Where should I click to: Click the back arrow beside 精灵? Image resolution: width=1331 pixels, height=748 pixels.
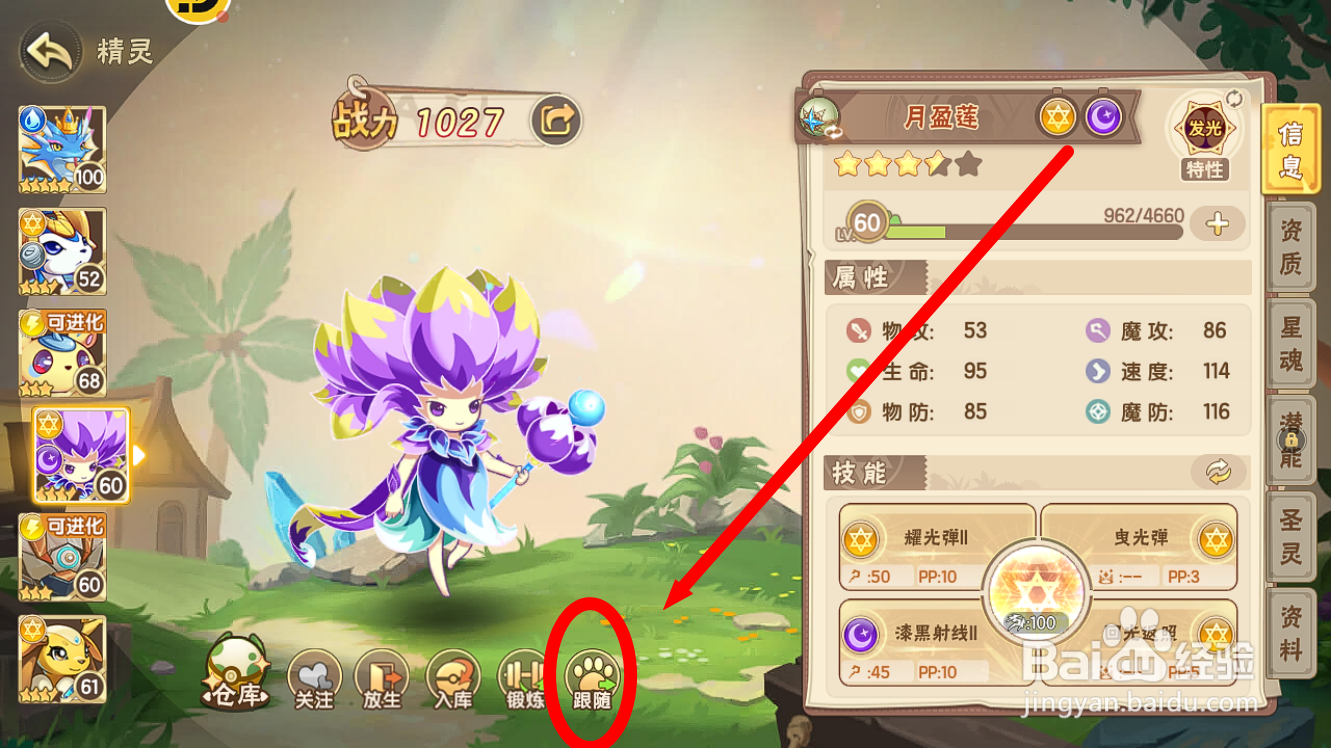[47, 51]
